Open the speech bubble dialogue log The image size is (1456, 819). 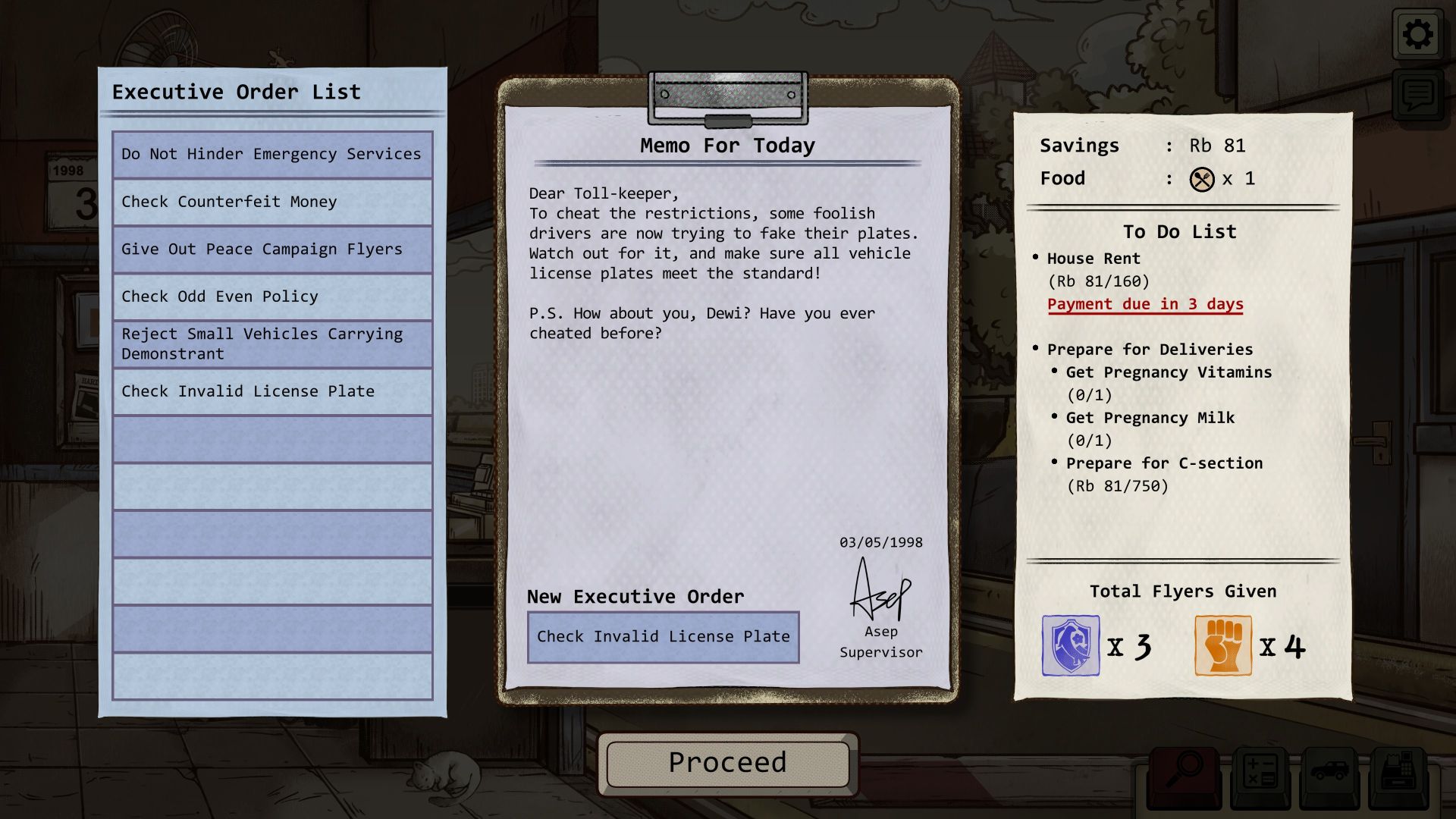[1417, 95]
